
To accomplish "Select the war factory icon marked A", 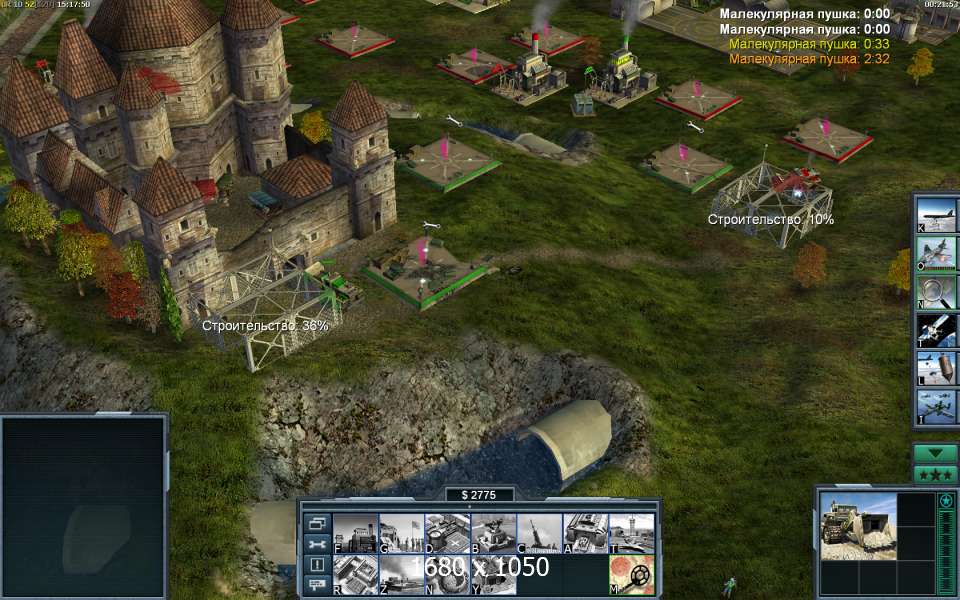I will [x=585, y=533].
